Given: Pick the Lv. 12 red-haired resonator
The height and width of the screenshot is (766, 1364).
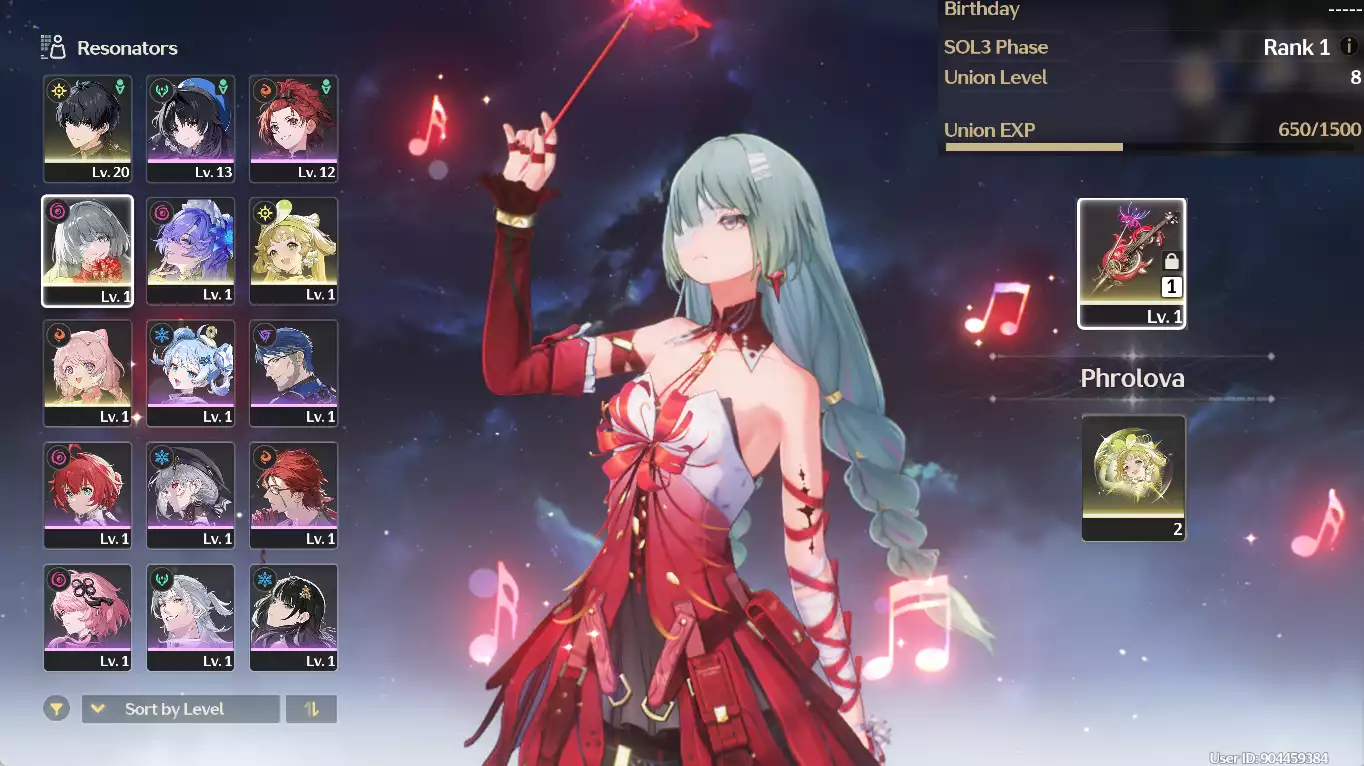Looking at the screenshot, I should [x=294, y=128].
